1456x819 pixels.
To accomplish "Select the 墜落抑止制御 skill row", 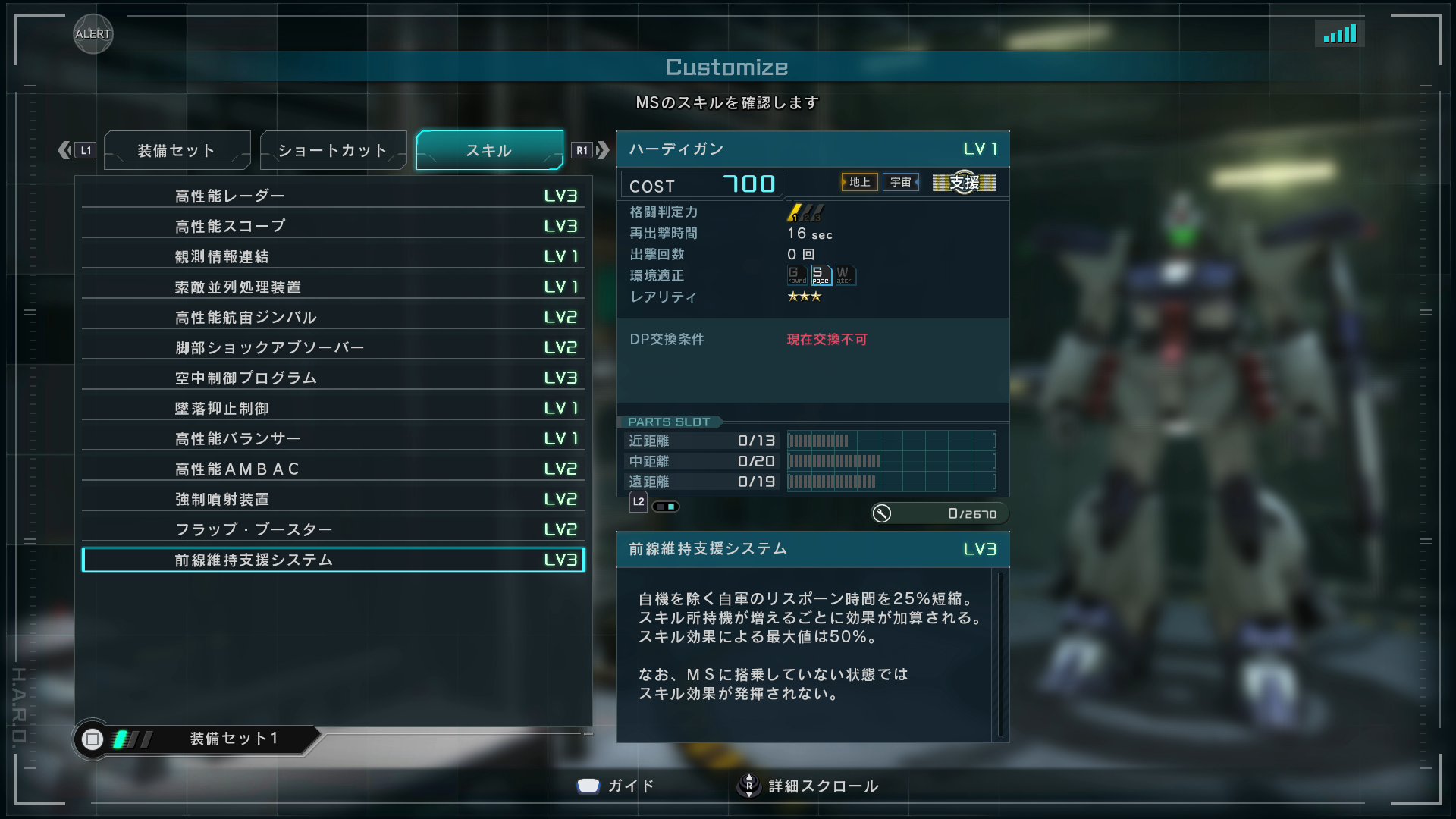I will [333, 408].
